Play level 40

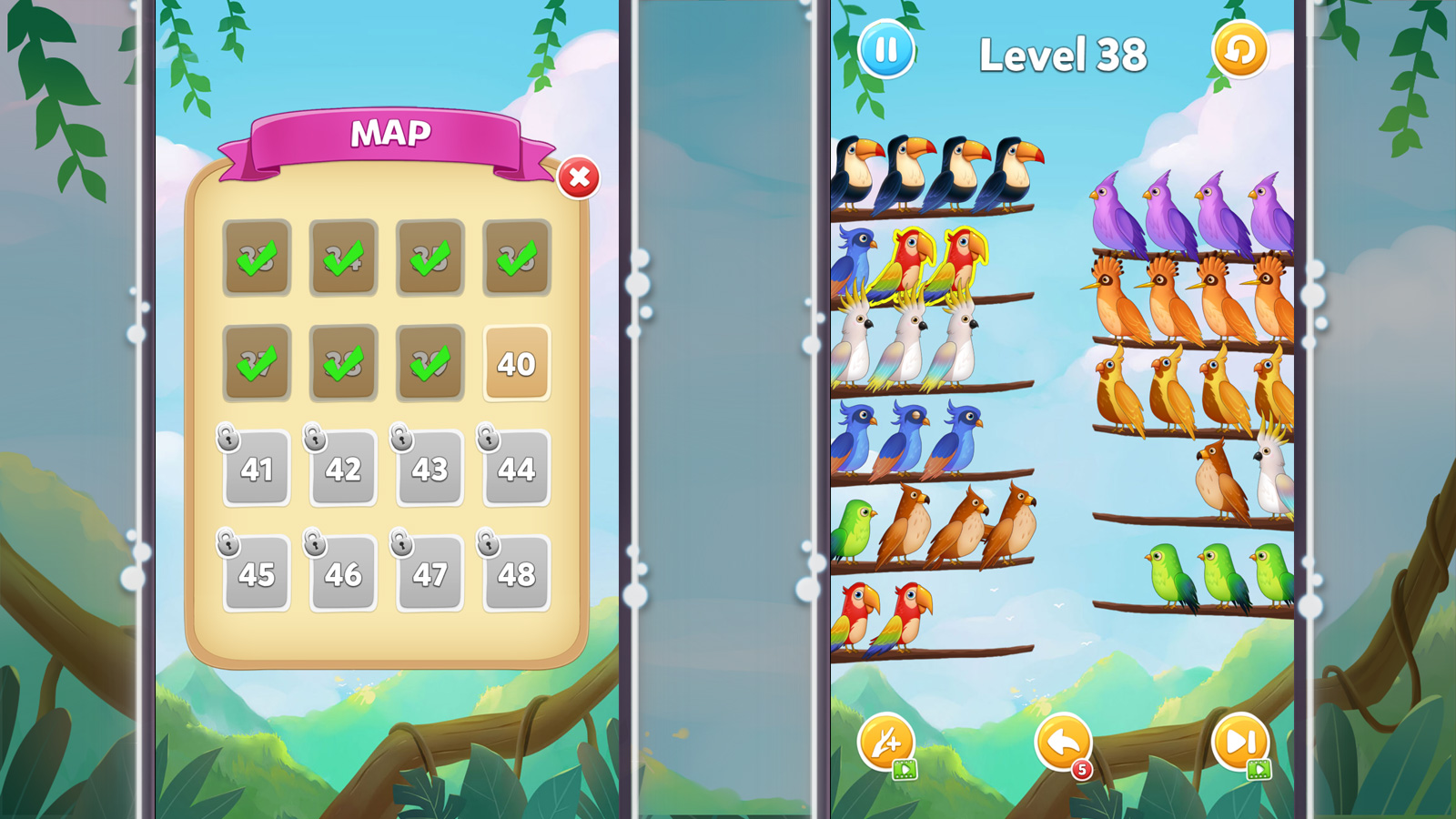coord(516,364)
